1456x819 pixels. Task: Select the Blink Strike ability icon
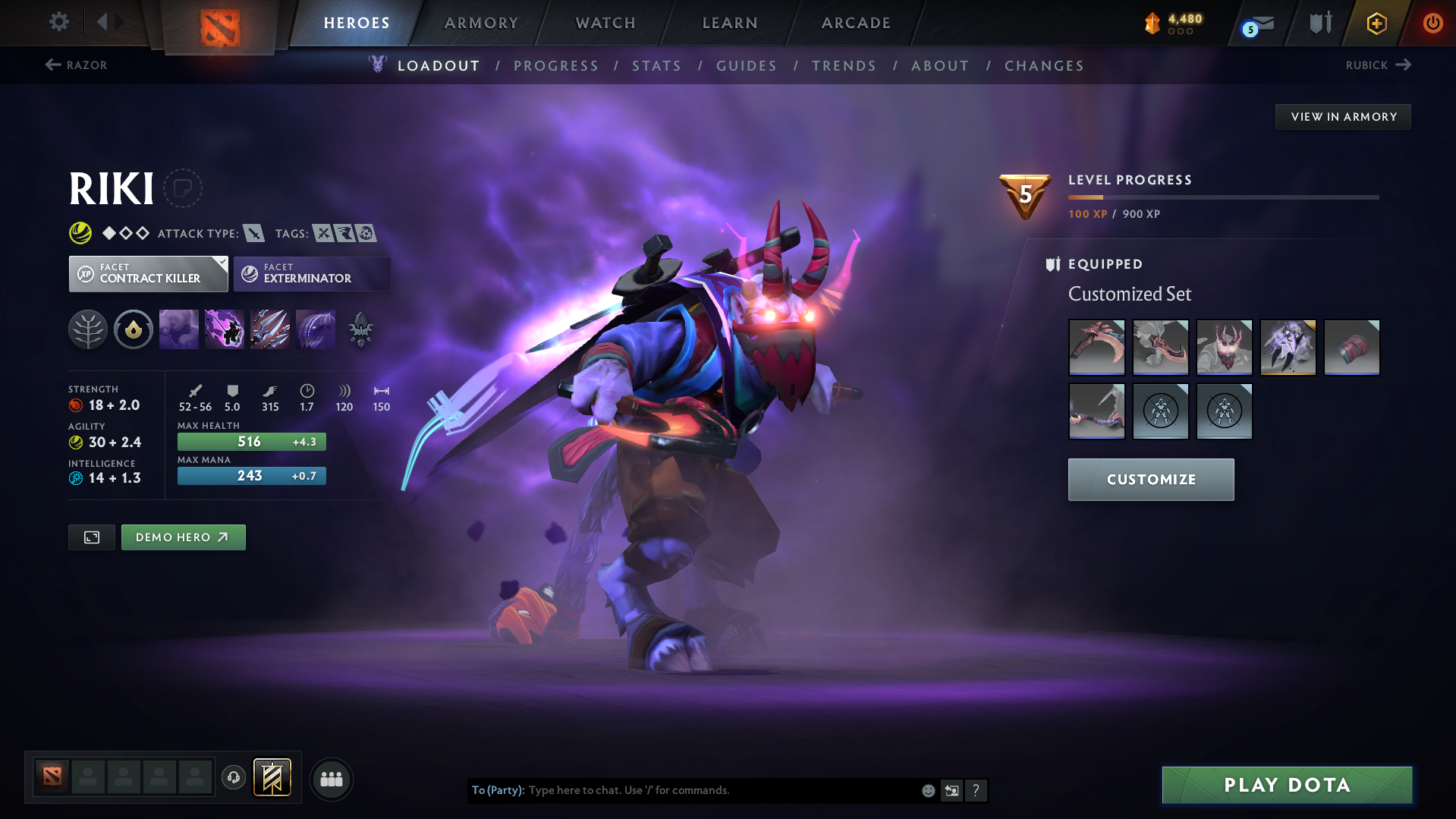click(225, 329)
